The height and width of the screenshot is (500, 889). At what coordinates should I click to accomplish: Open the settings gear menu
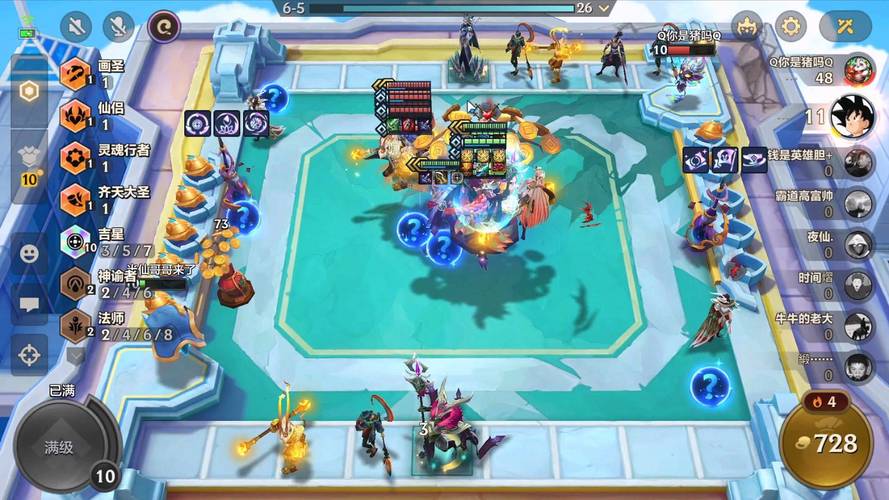[791, 26]
